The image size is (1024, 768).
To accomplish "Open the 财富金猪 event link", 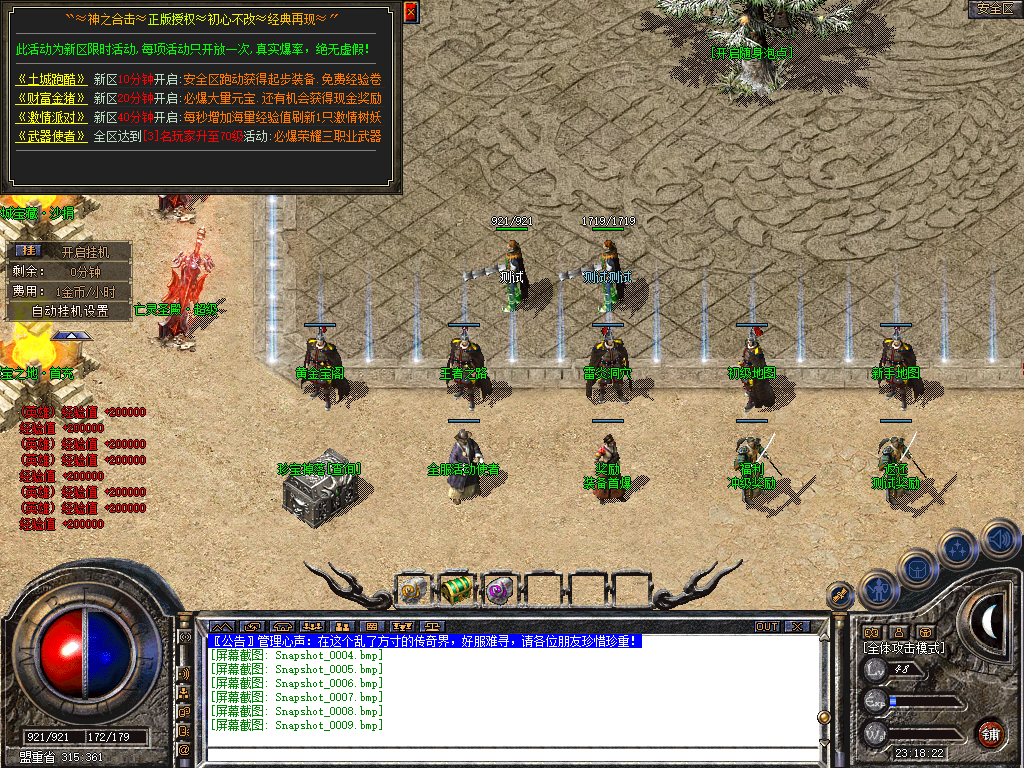I will [x=52, y=98].
